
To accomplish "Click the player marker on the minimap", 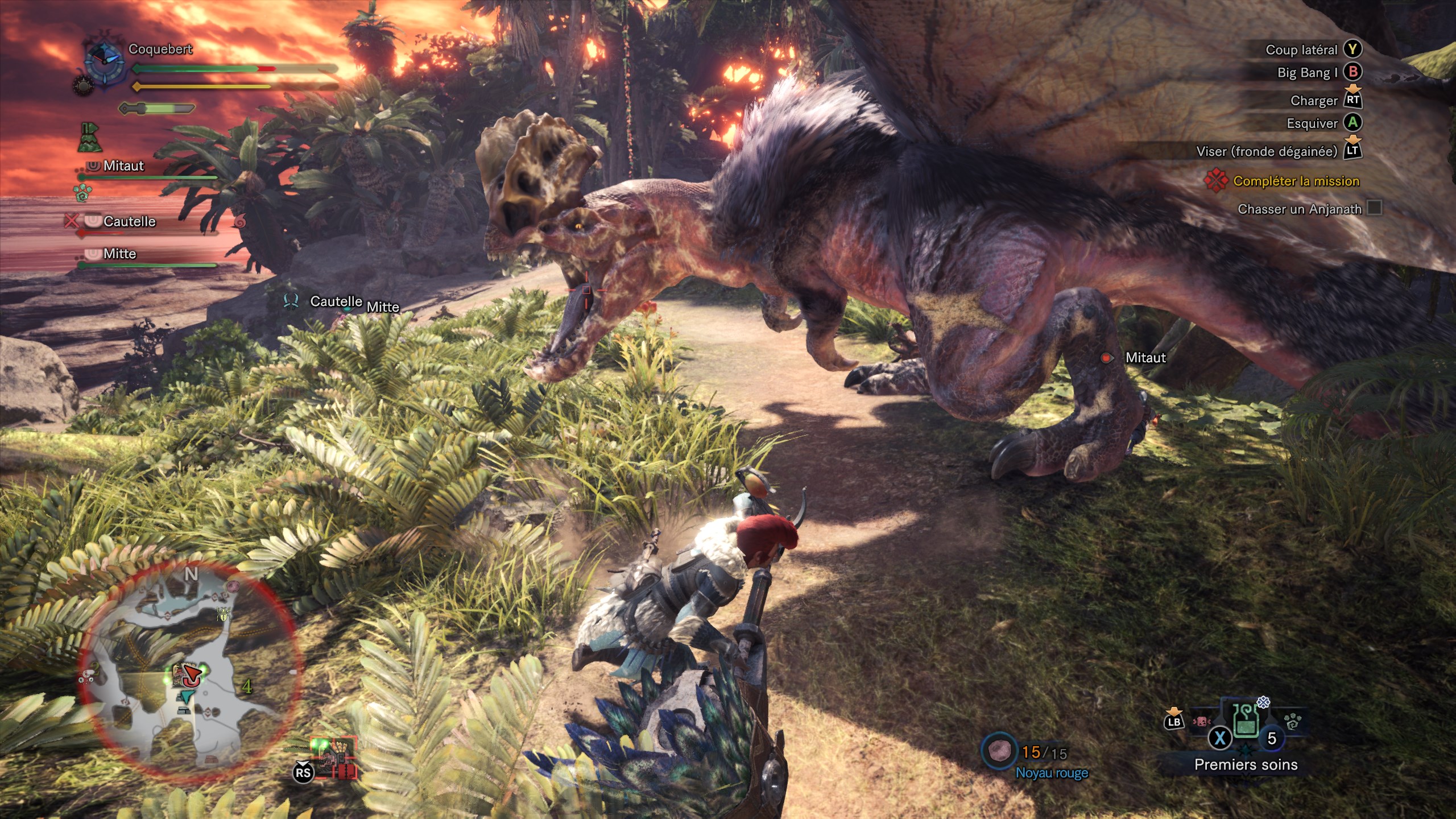I will point(193,675).
